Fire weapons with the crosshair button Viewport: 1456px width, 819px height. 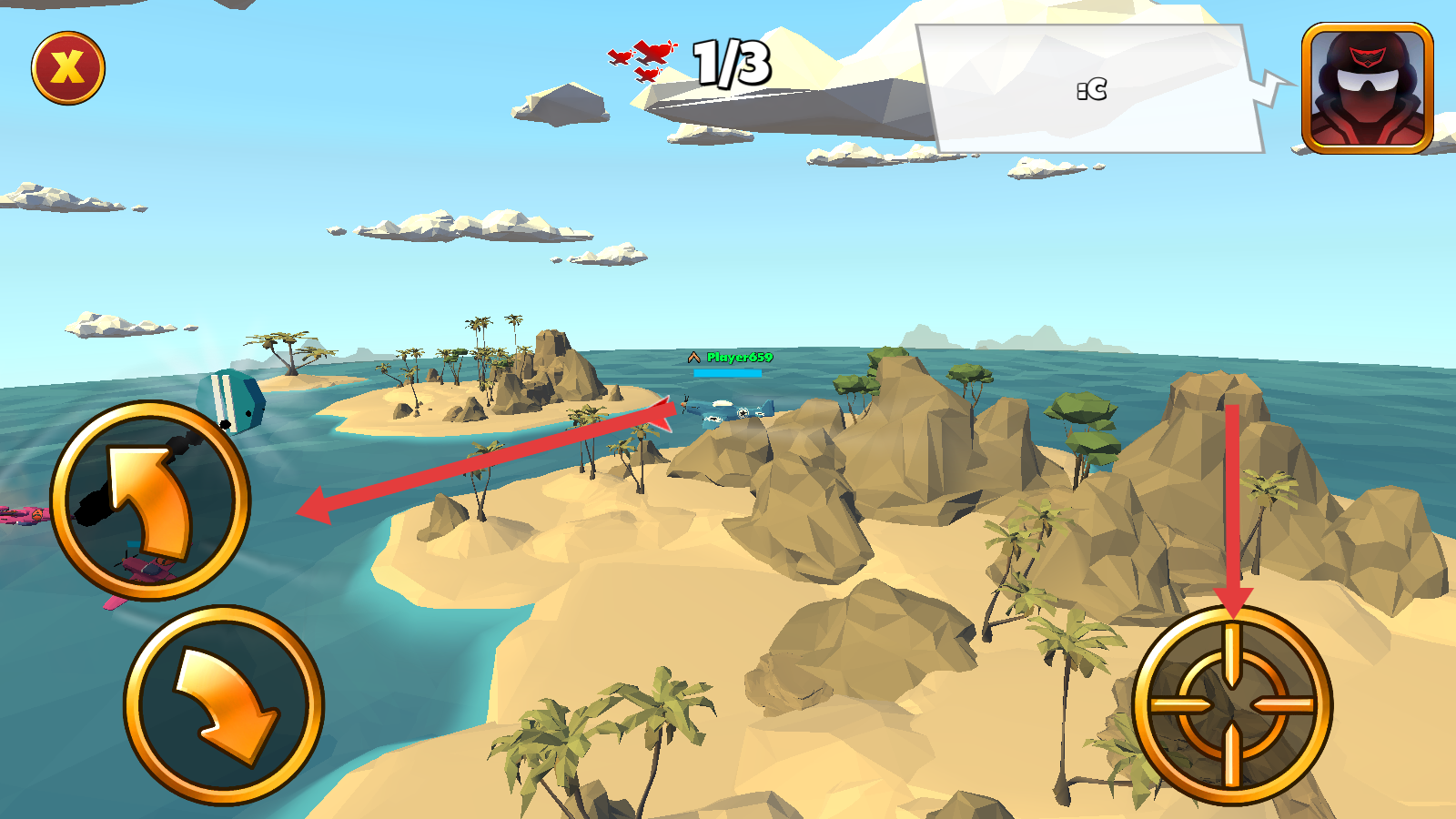[x=1232, y=705]
